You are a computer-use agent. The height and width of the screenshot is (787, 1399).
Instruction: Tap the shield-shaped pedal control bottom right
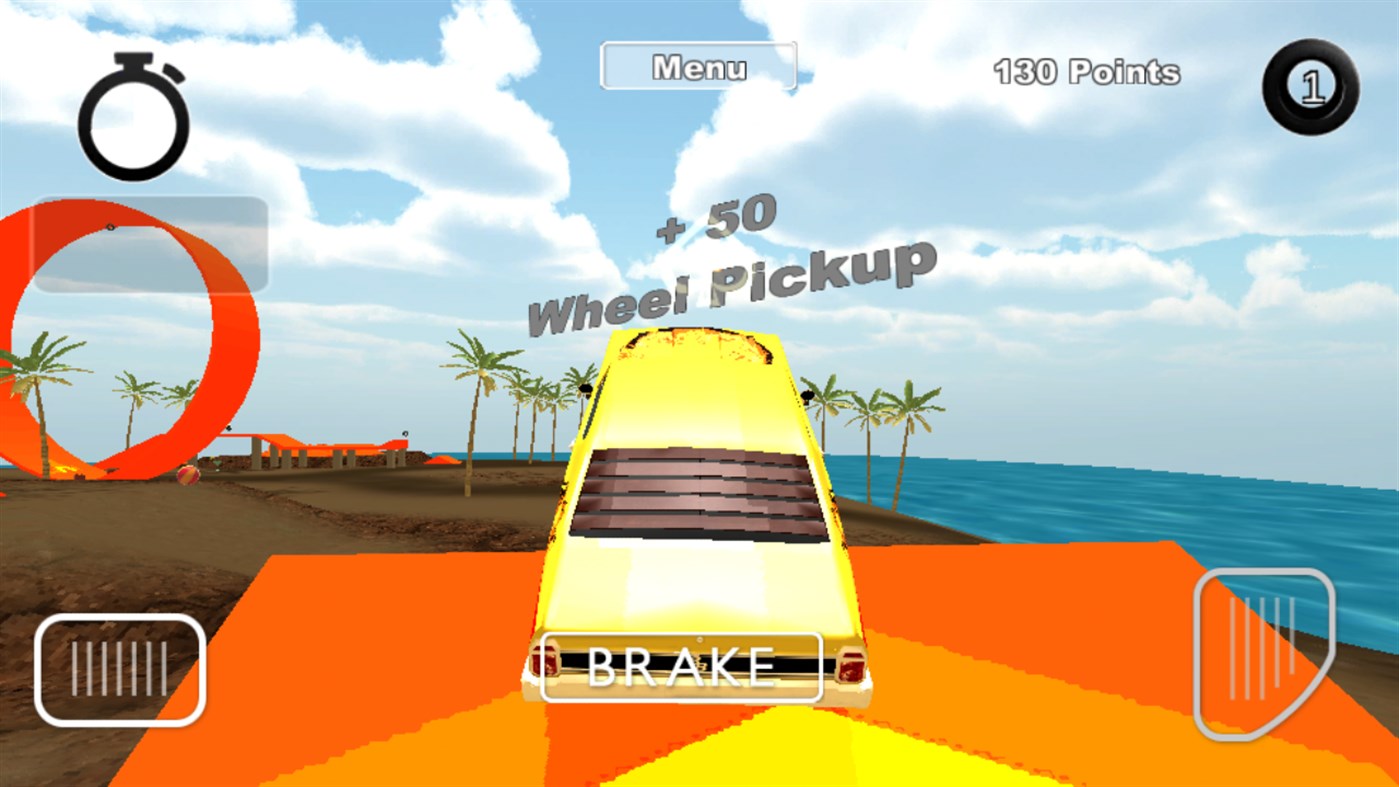(x=1262, y=650)
